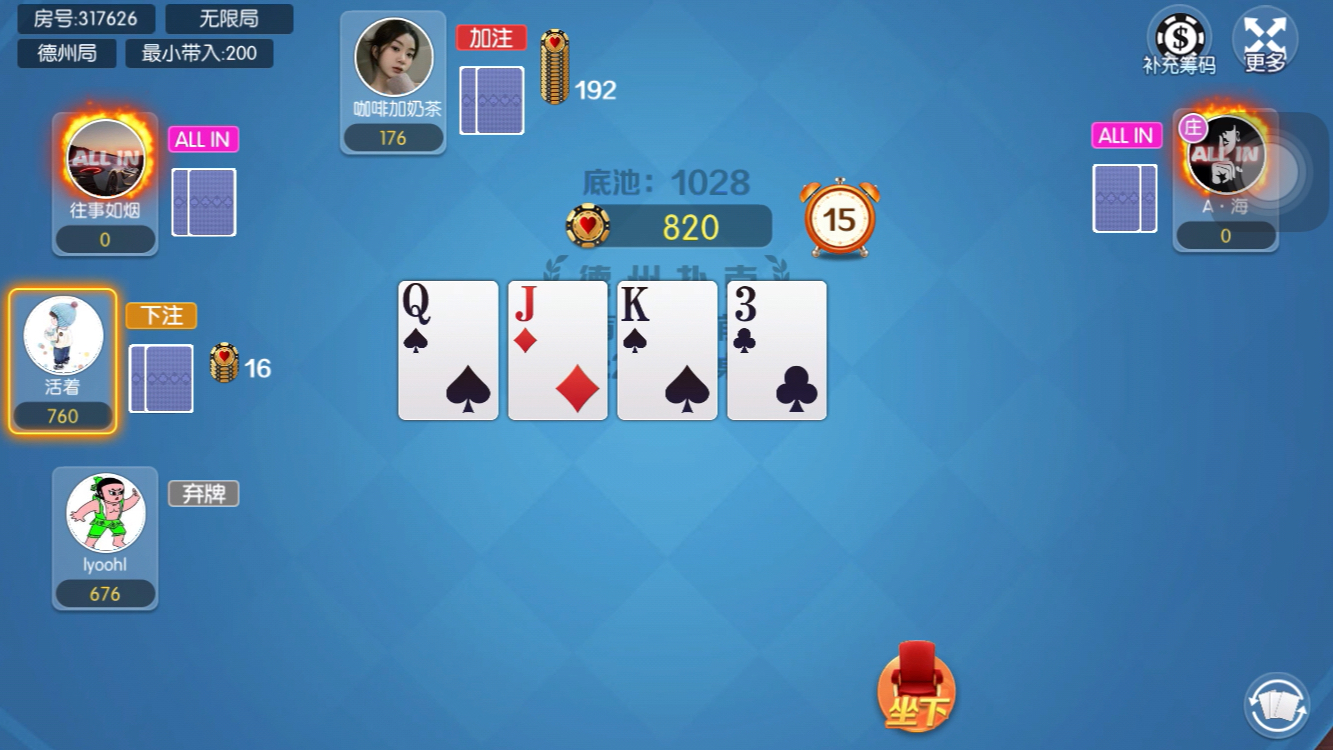Click the gold chip icon beside the 820 pot
The width and height of the screenshot is (1333, 750).
pyautogui.click(x=589, y=226)
